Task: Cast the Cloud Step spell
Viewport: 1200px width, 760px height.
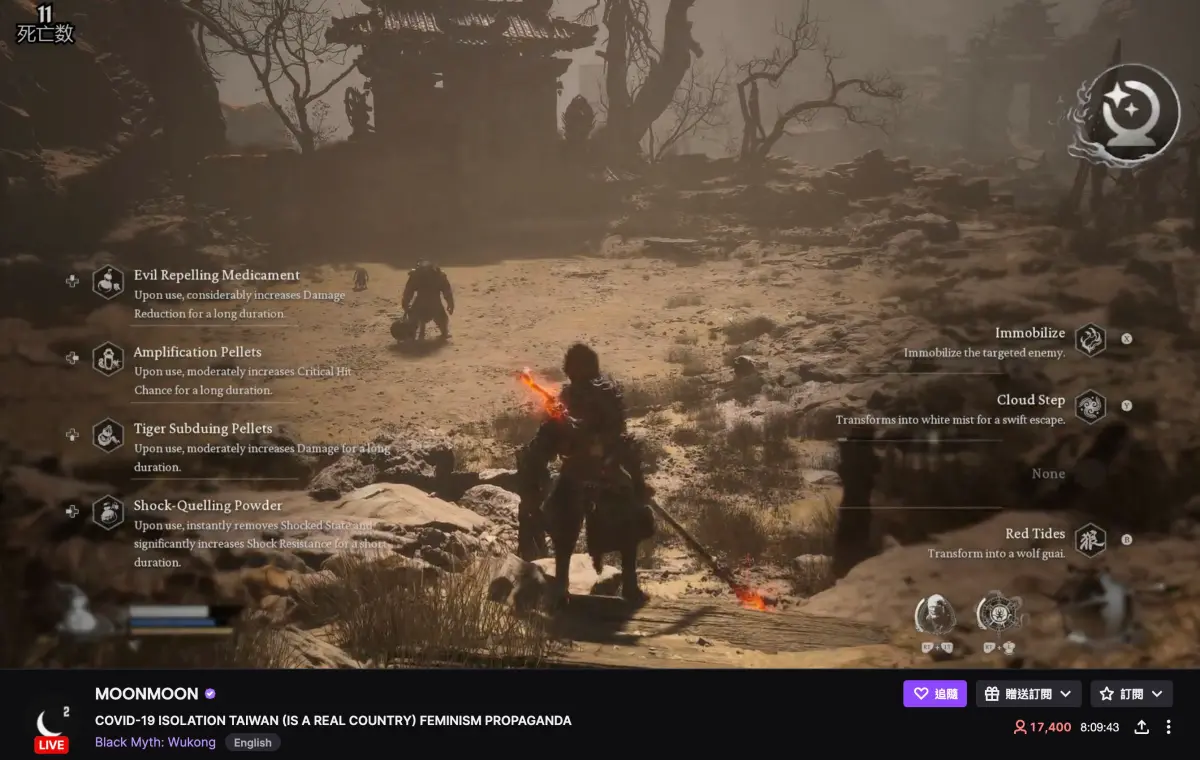Action: [x=1090, y=406]
